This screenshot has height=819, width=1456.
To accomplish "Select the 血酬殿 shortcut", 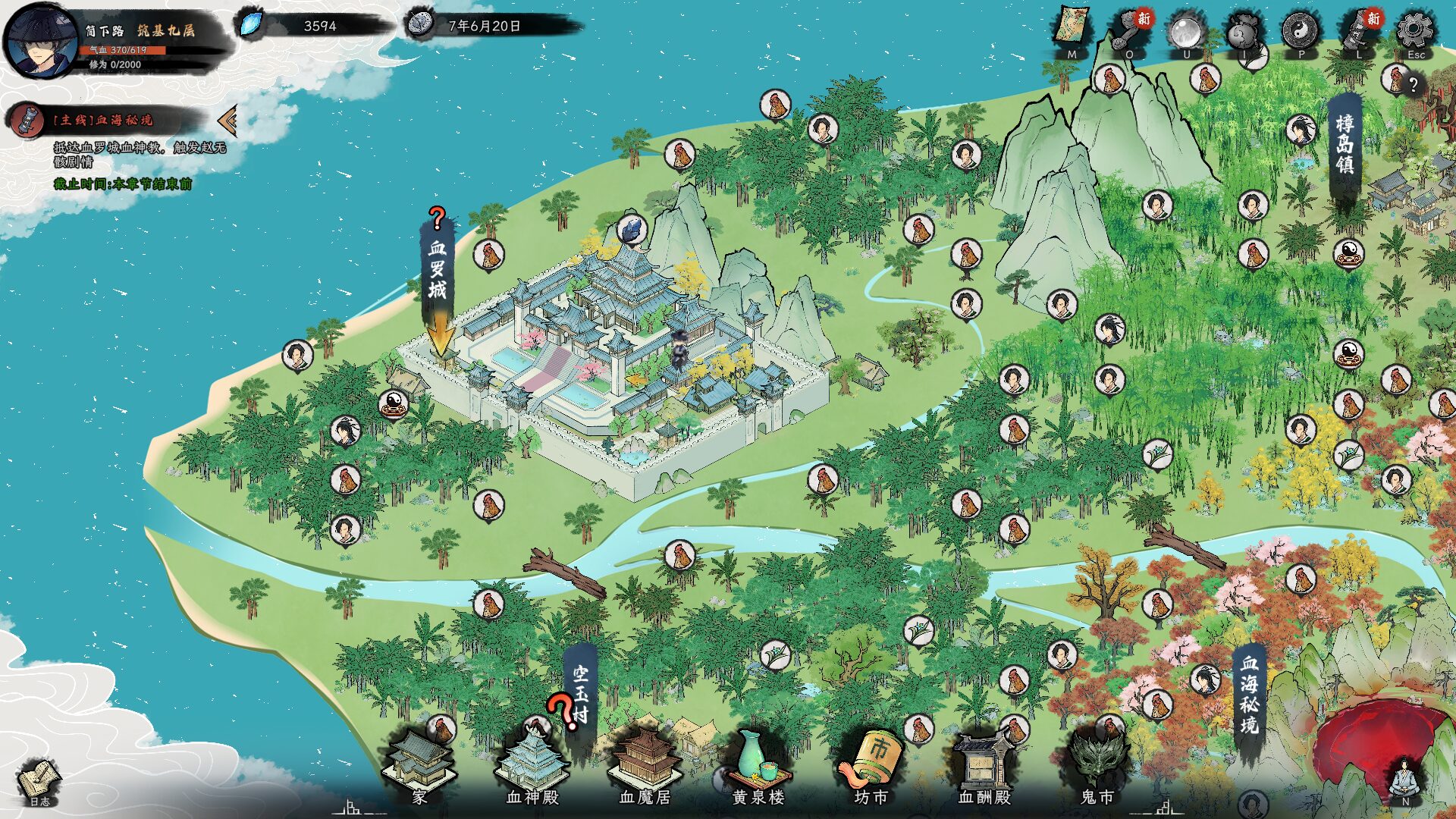I will point(984,766).
